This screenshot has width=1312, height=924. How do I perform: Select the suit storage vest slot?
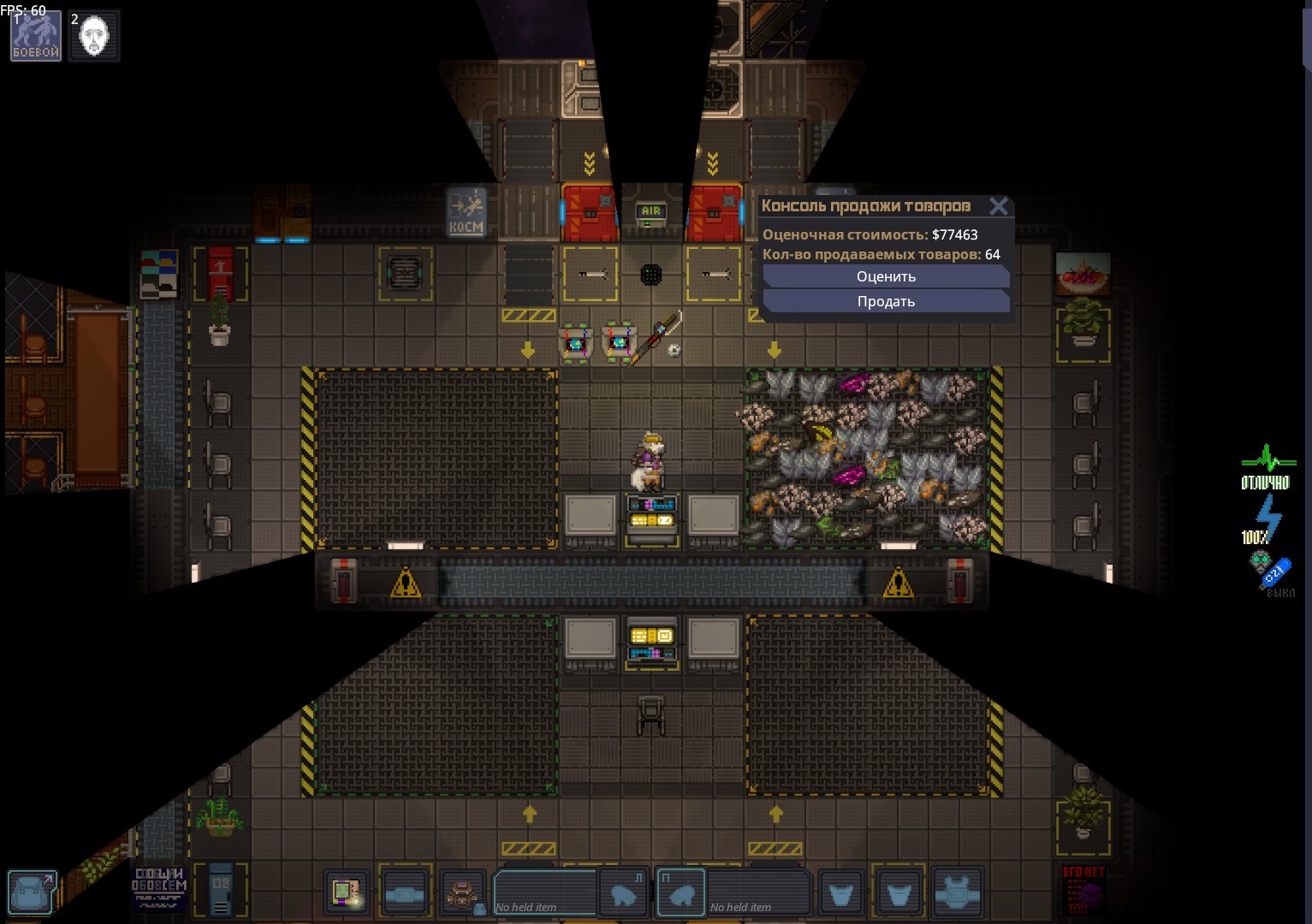click(957, 894)
